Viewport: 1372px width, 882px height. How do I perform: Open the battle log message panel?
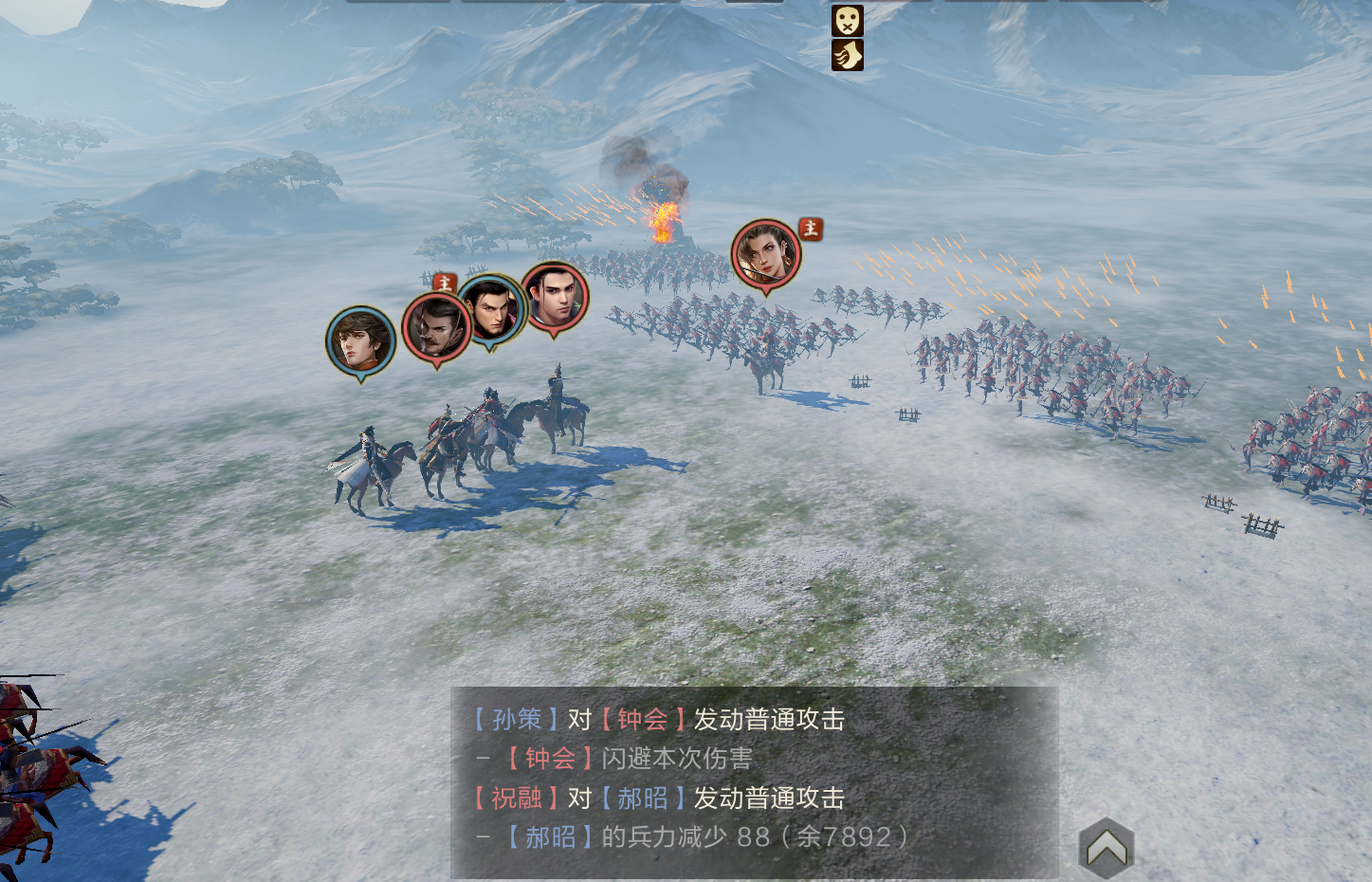(753, 779)
